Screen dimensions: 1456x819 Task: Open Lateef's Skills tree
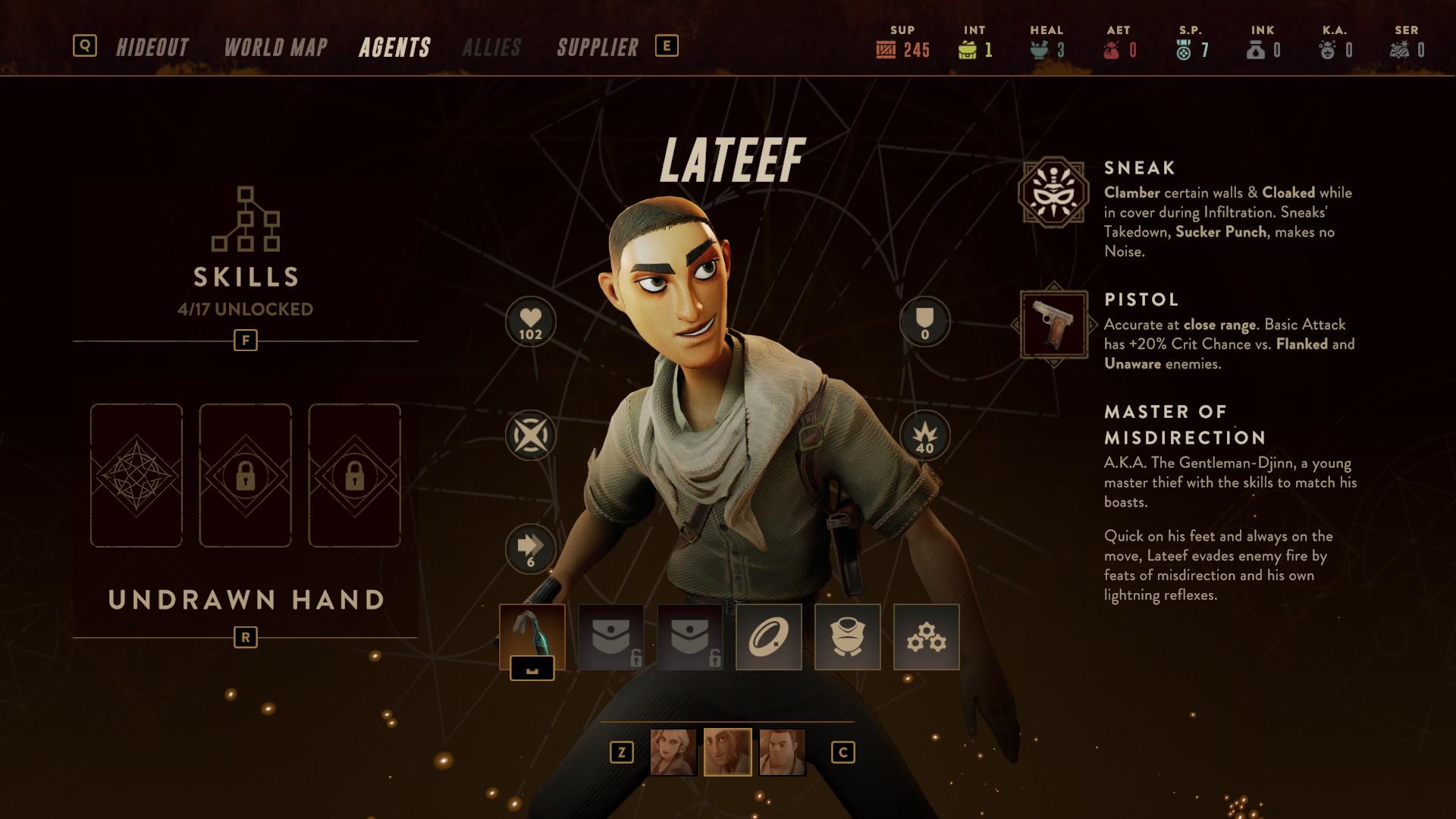pyautogui.click(x=246, y=250)
